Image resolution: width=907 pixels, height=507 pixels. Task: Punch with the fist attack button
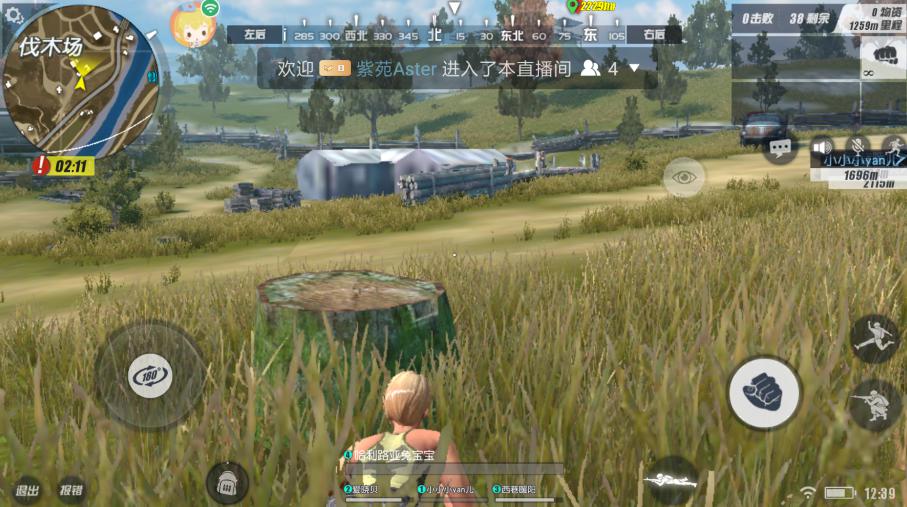pos(764,392)
